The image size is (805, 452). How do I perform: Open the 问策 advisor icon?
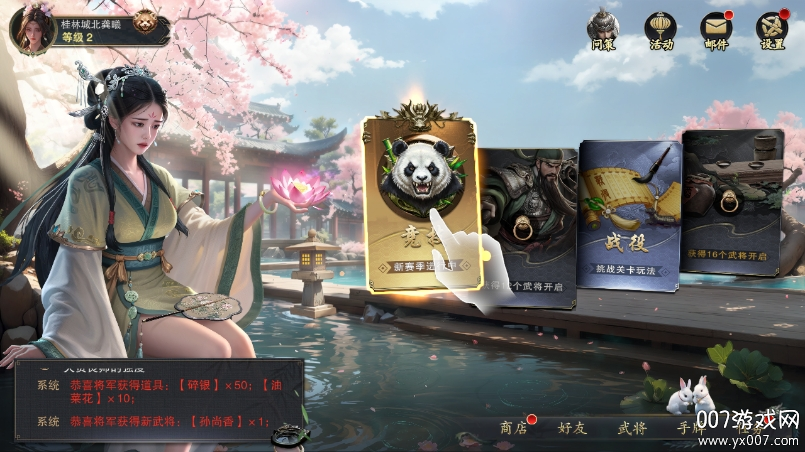pyautogui.click(x=603, y=29)
